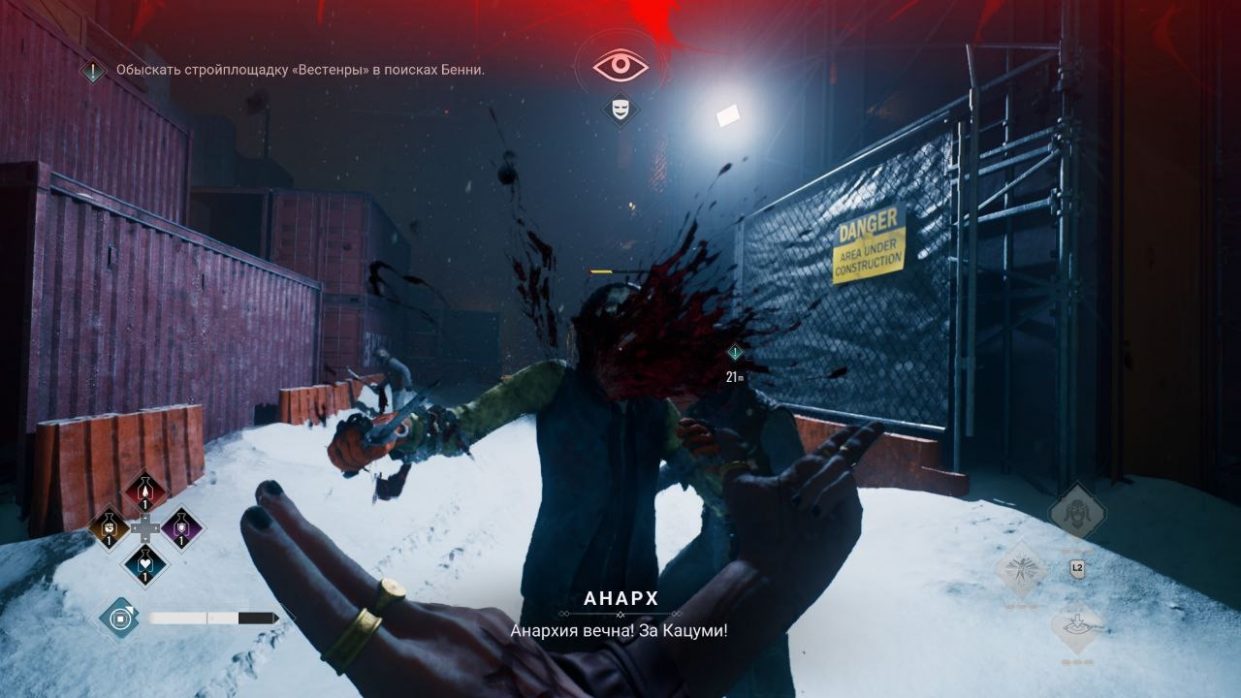Screen dimensions: 1241x698
Task: Use the downward arrow ground-slam ability
Action: coord(1077,628)
